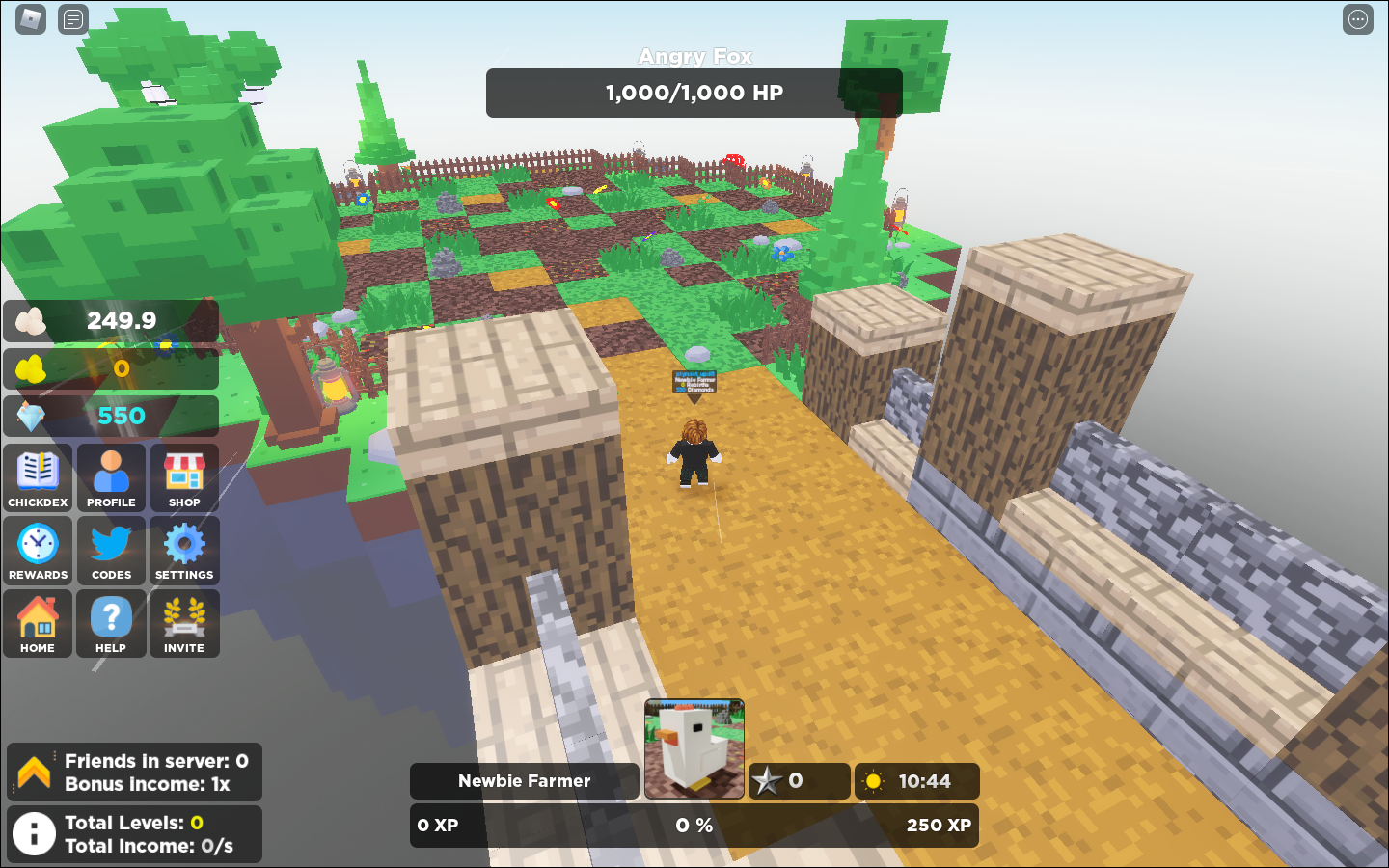This screenshot has width=1389, height=868.
Task: Teleport using the Home icon
Action: click(x=38, y=624)
